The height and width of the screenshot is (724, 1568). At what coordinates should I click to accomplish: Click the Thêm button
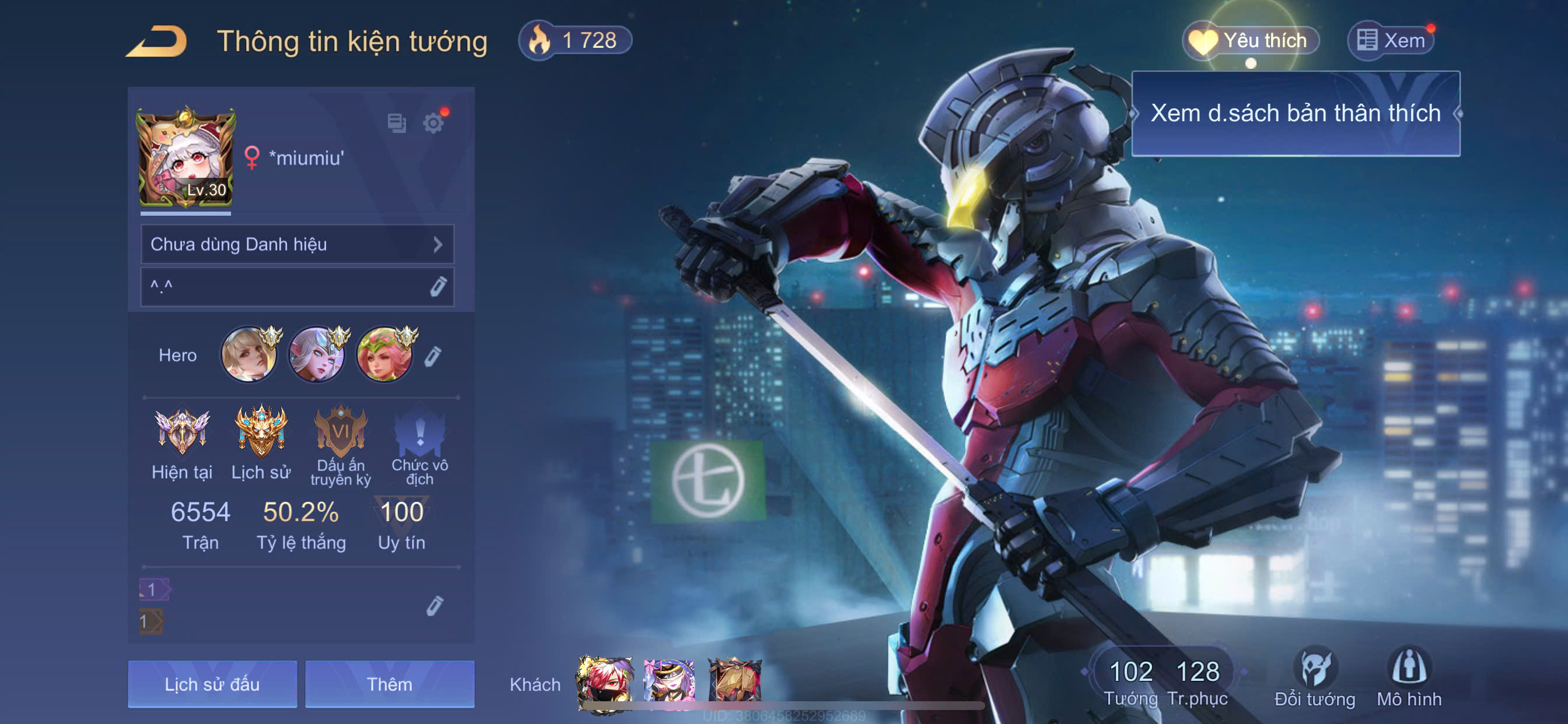390,684
